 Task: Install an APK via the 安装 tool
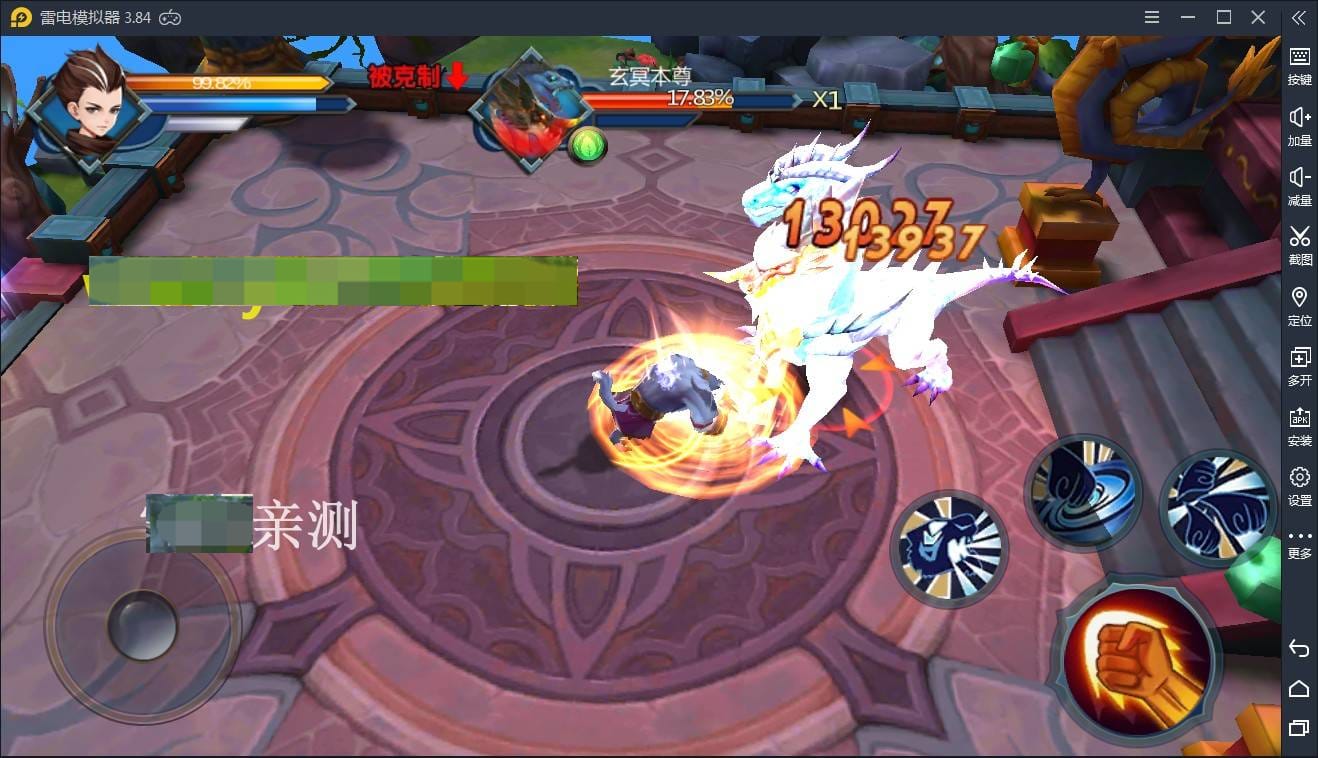(x=1299, y=425)
